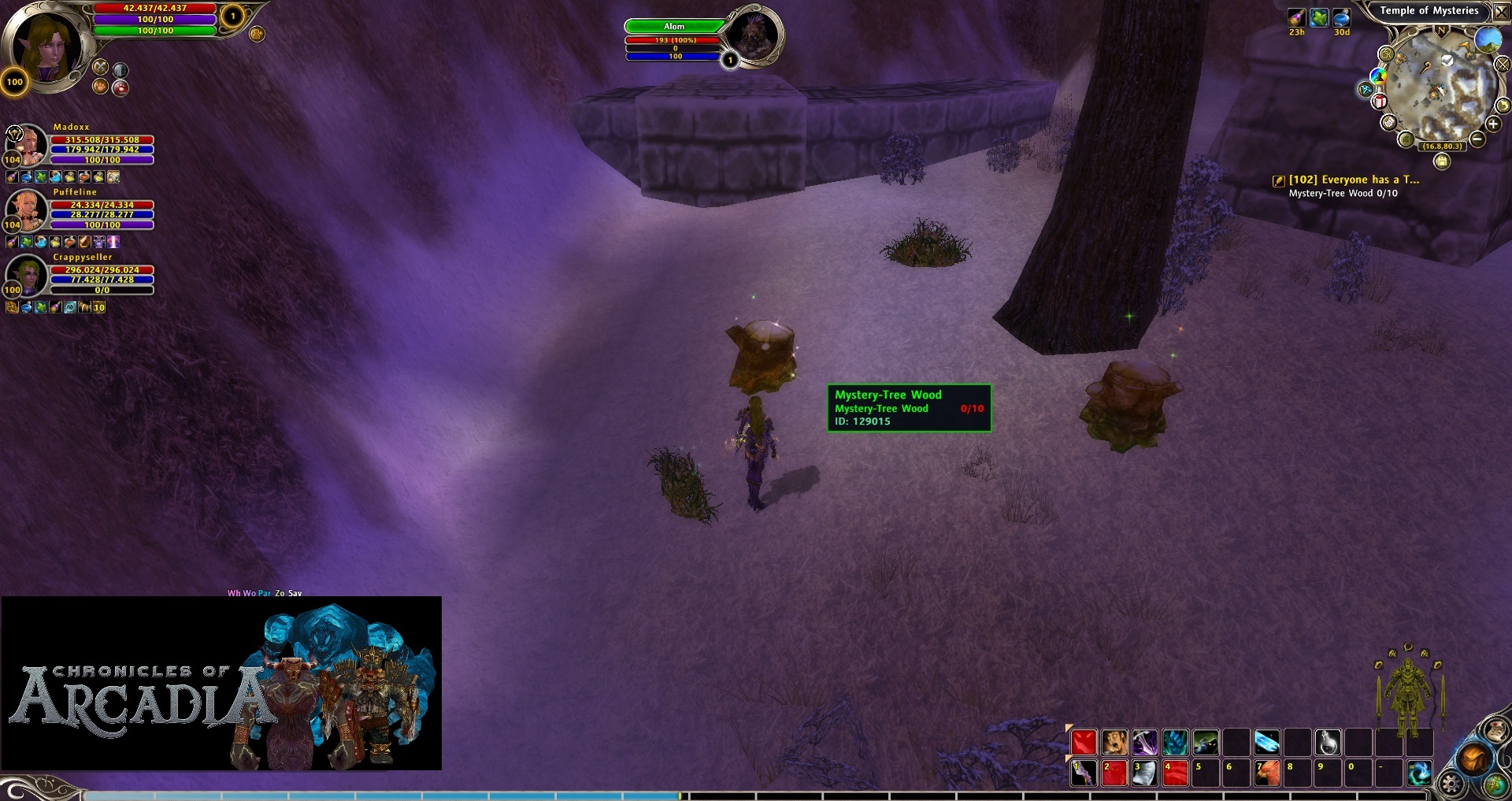The width and height of the screenshot is (1512, 801).
Task: Open the world map landscape button
Action: [x=1487, y=39]
